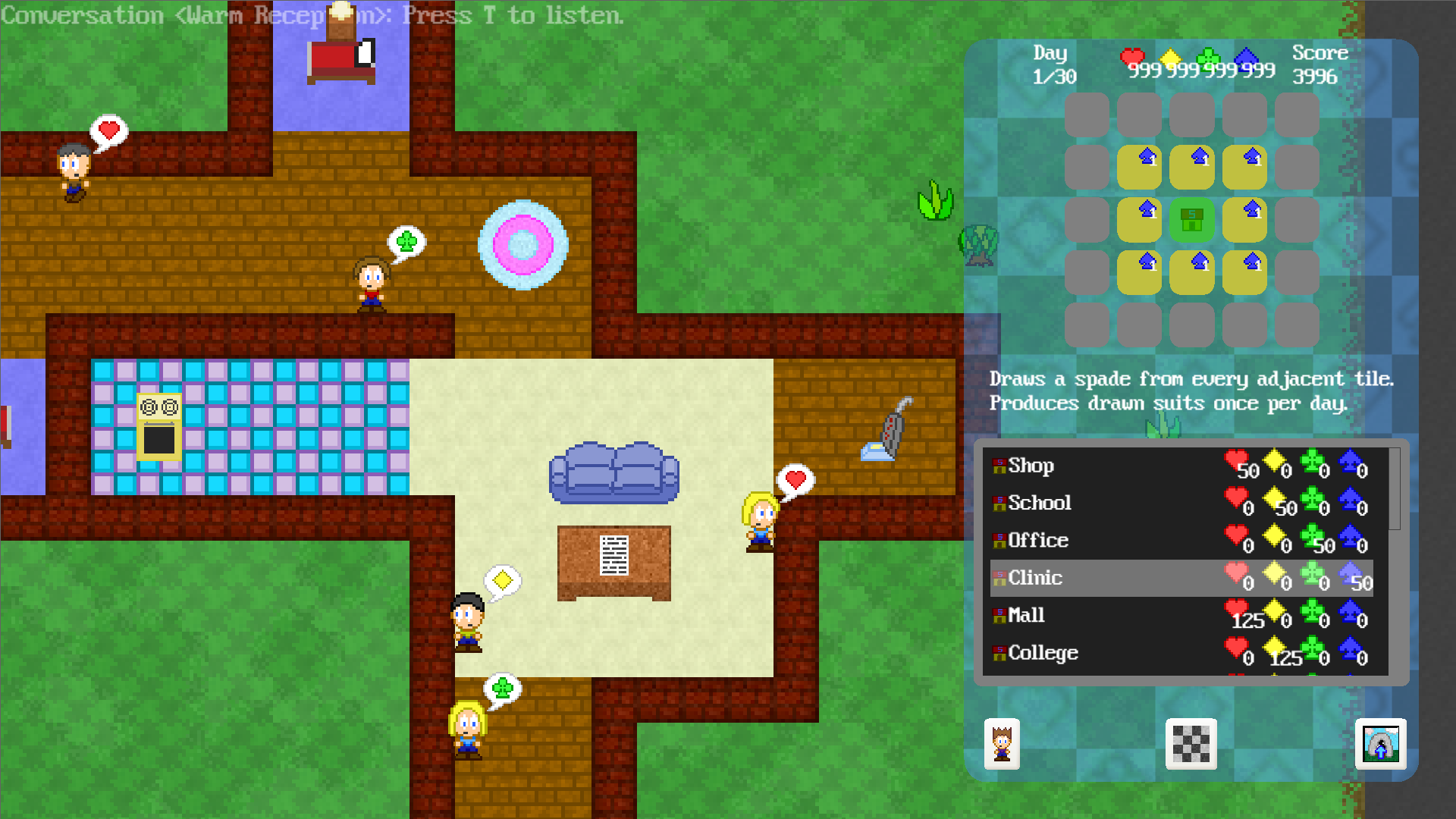Click the Day 1/30 indicator
The image size is (1456, 819).
point(1053,64)
